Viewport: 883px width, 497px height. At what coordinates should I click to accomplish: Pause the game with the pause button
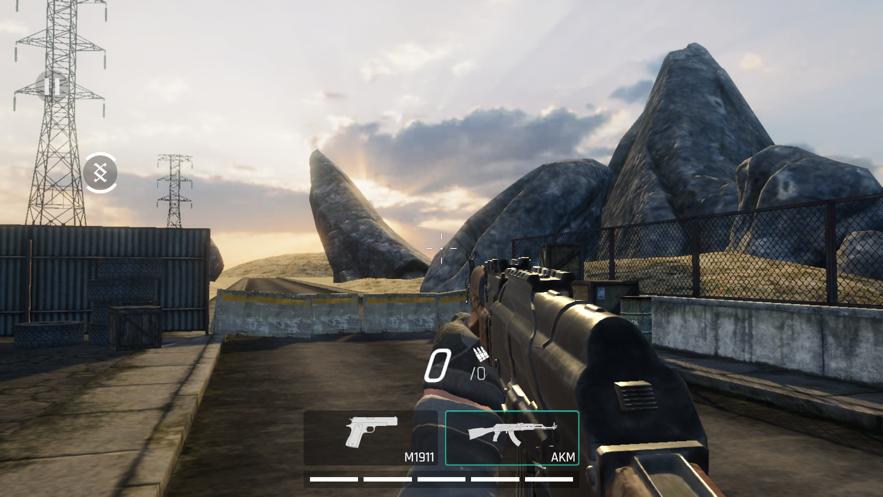tap(52, 87)
